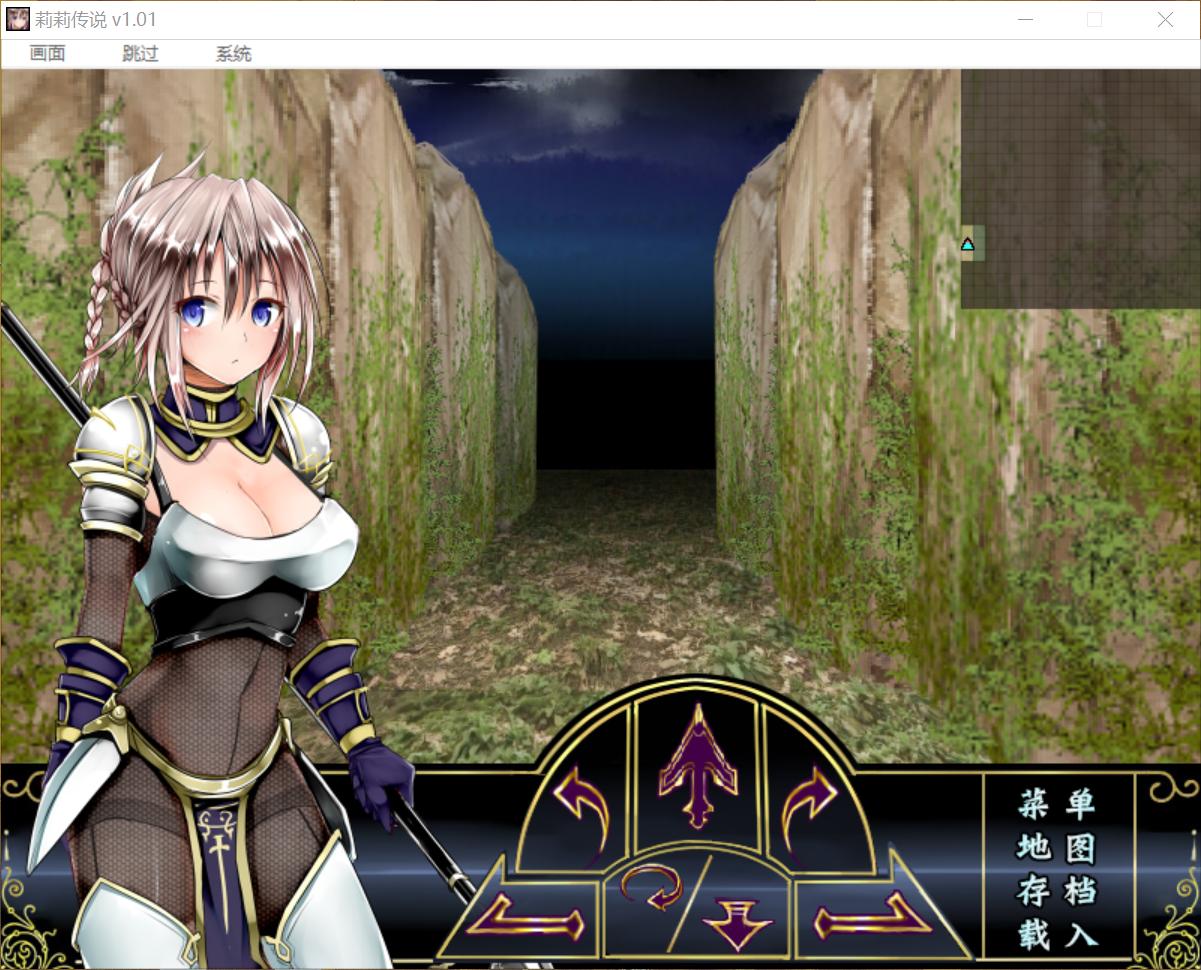
Task: Step backward with the down arrow
Action: point(737,920)
